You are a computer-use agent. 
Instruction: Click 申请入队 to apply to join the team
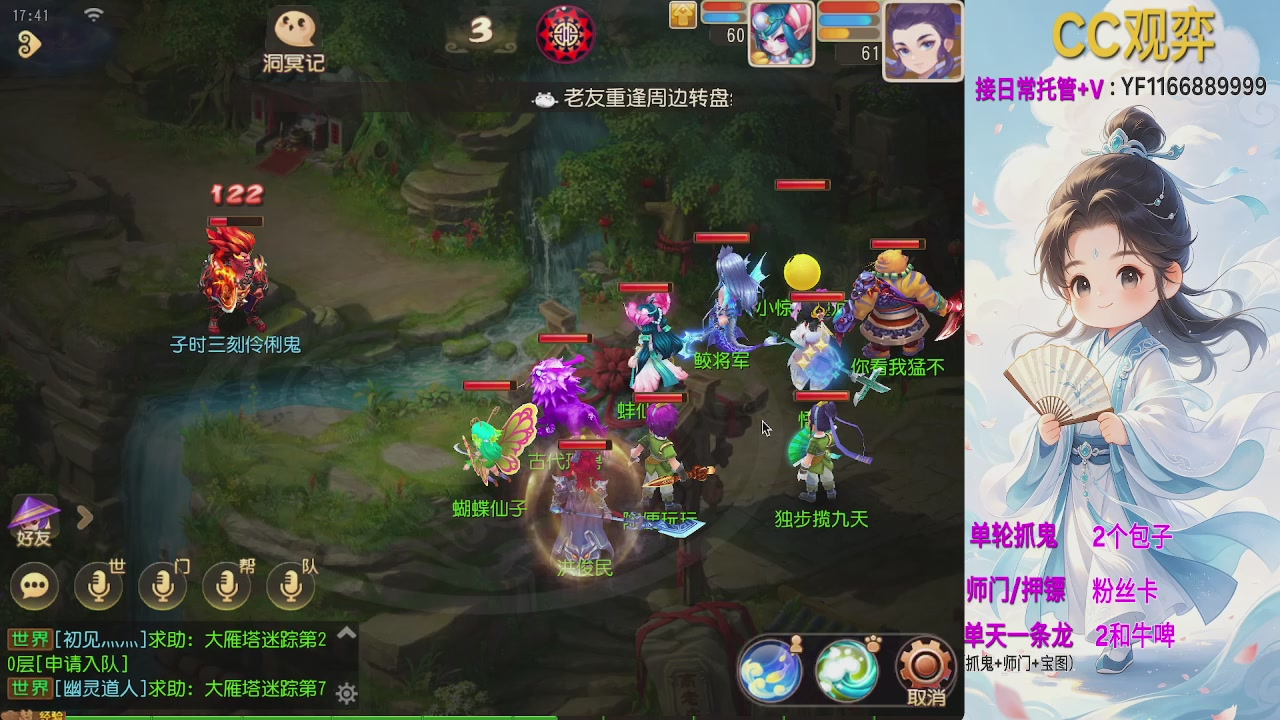pyautogui.click(x=83, y=665)
